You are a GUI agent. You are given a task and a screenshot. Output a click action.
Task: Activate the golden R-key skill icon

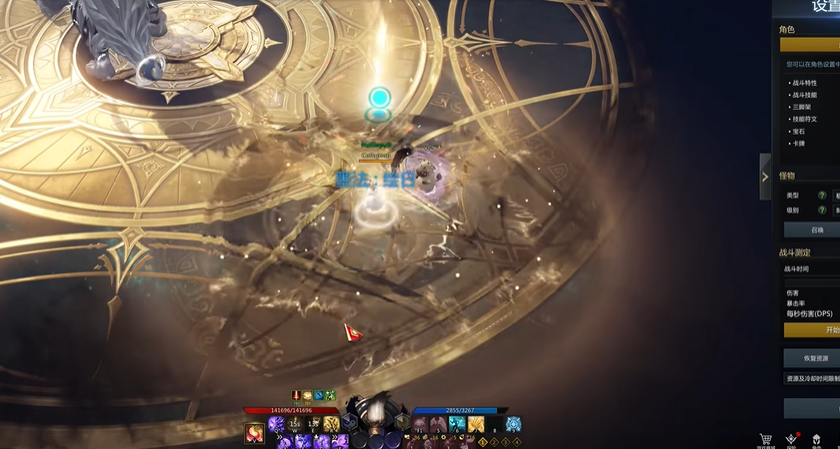tap(331, 424)
